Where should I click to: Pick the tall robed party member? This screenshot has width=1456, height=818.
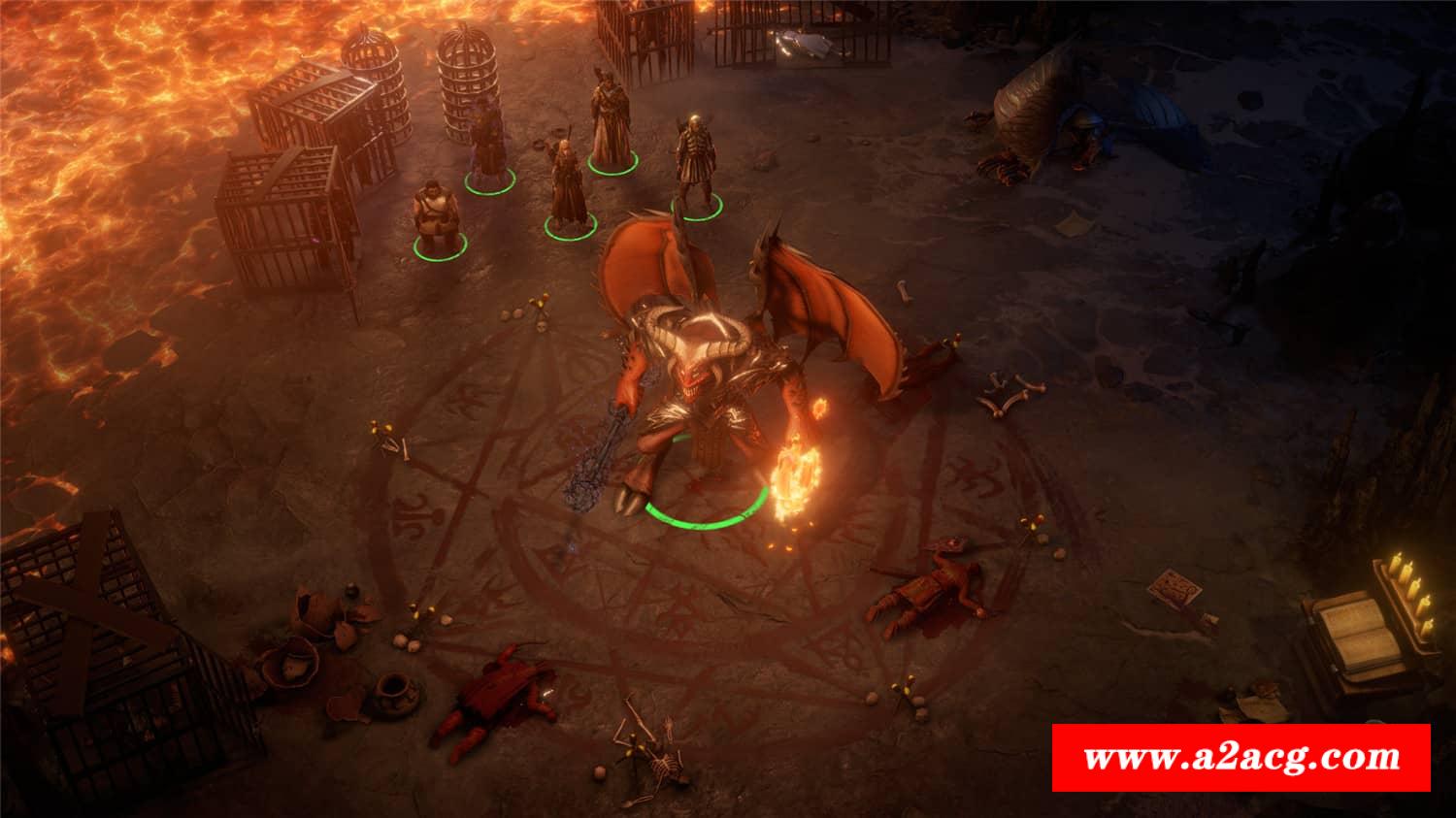609,126
